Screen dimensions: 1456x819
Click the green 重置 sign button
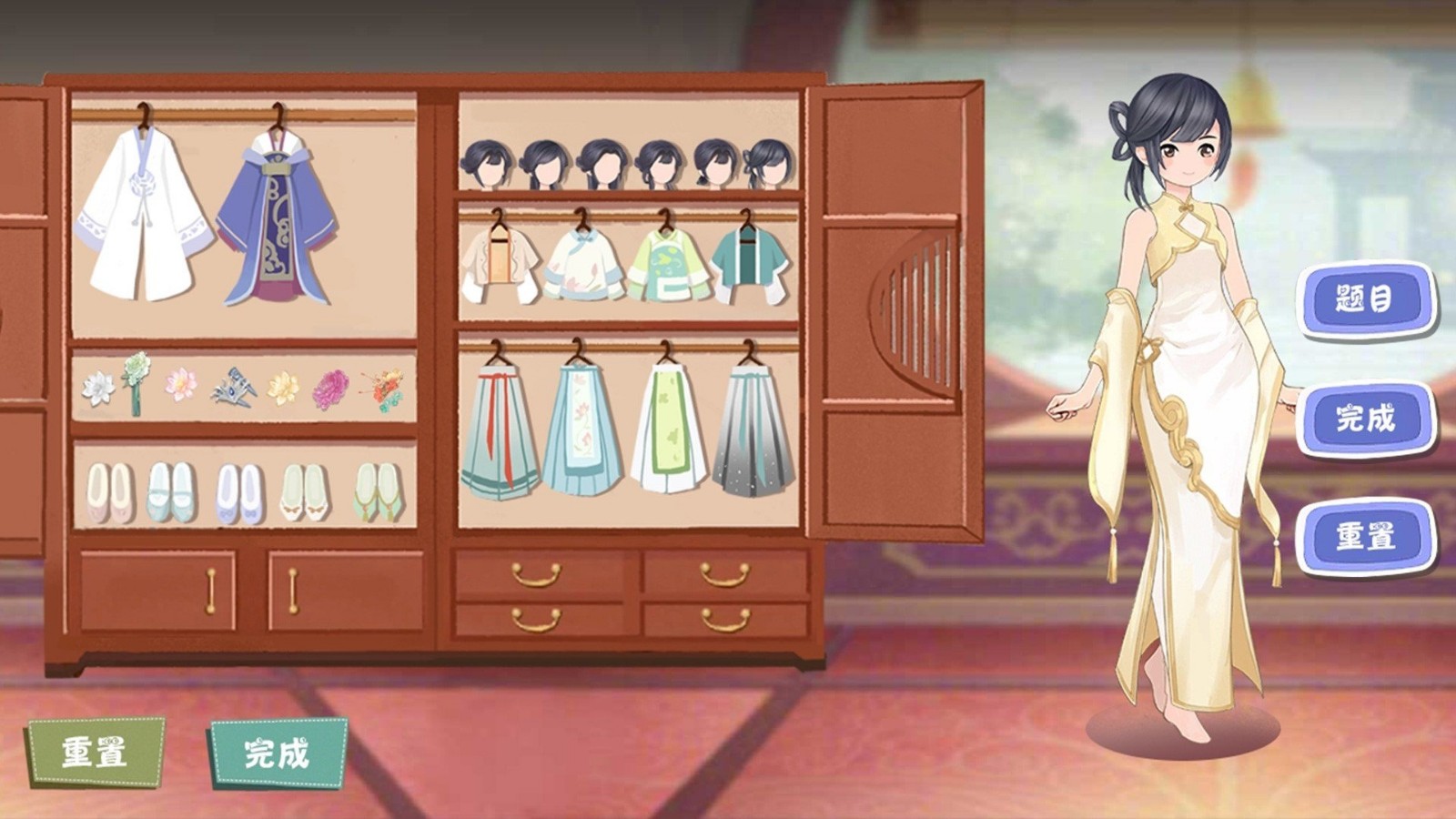coord(95,753)
